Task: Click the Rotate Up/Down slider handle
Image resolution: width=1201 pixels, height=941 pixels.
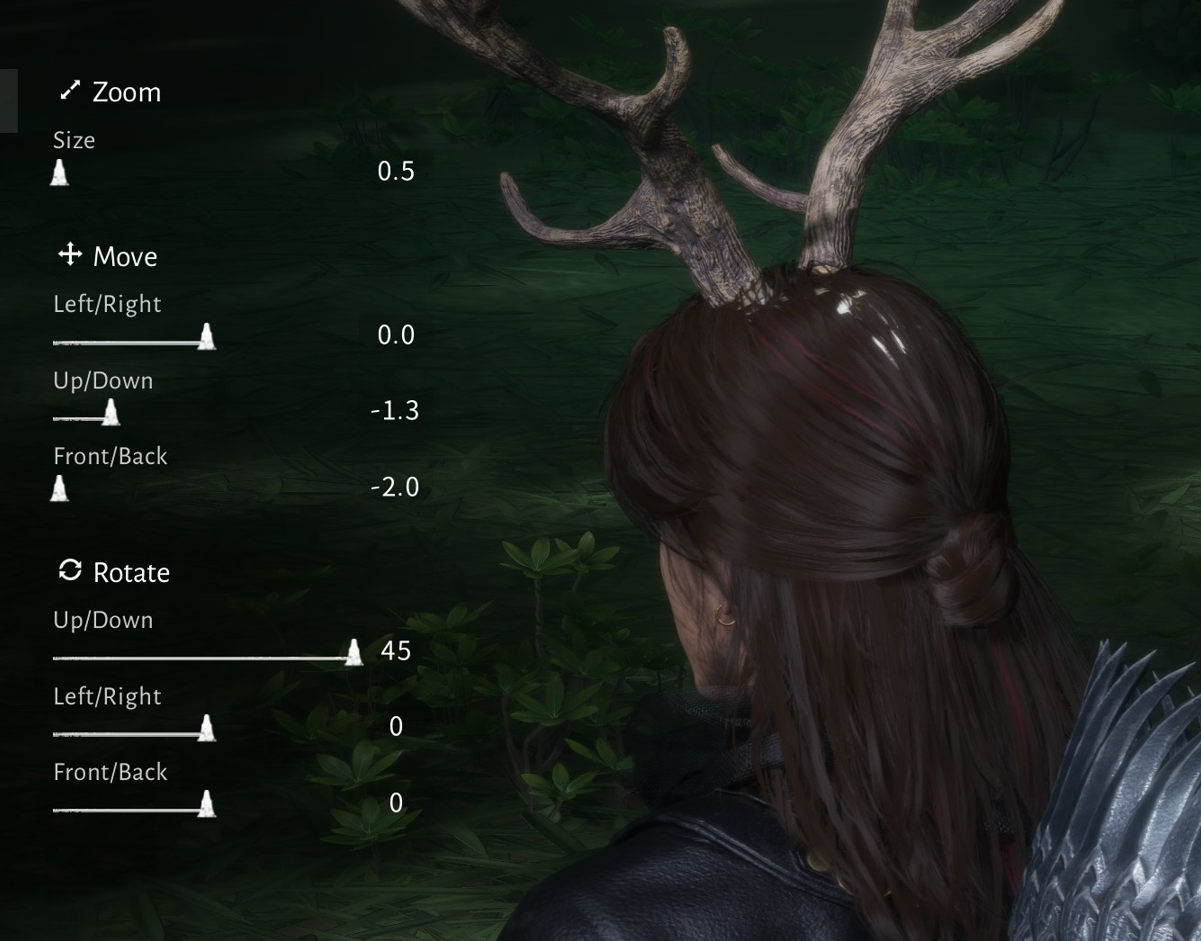Action: point(353,653)
